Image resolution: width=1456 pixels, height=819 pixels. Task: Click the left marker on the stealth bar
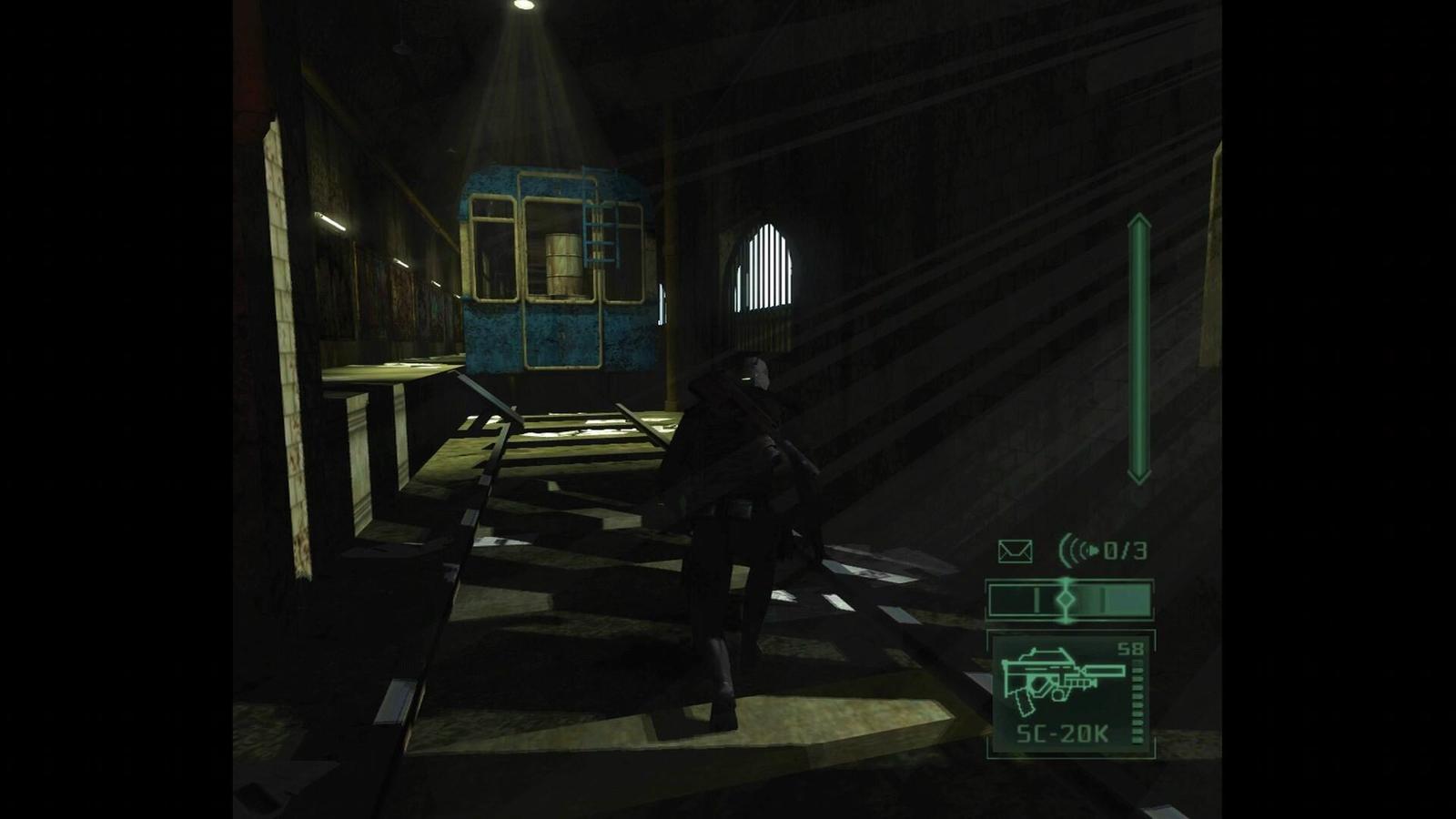click(x=1036, y=599)
